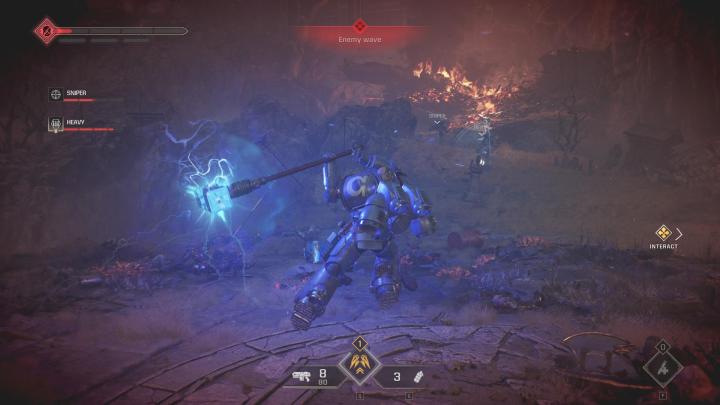Viewport: 720px width, 405px height.
Task: Open the Interact diamond menu
Action: (663, 233)
